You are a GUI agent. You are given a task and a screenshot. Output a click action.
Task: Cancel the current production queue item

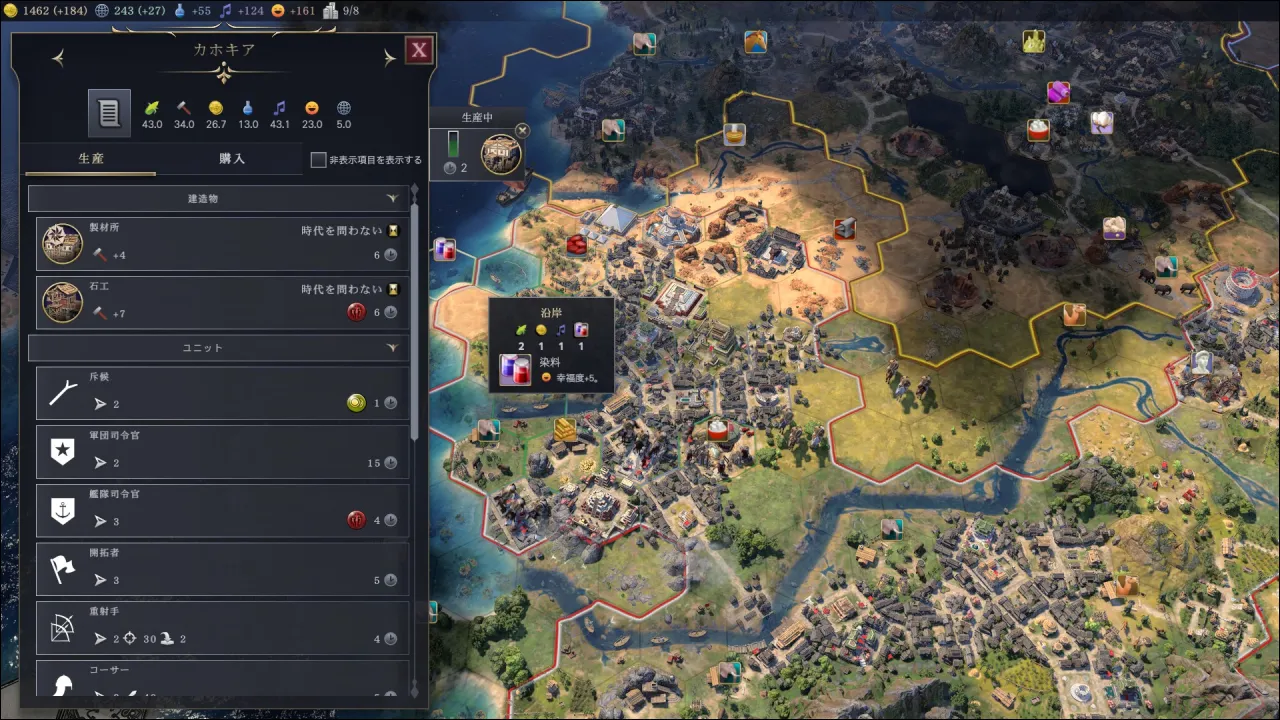point(522,130)
